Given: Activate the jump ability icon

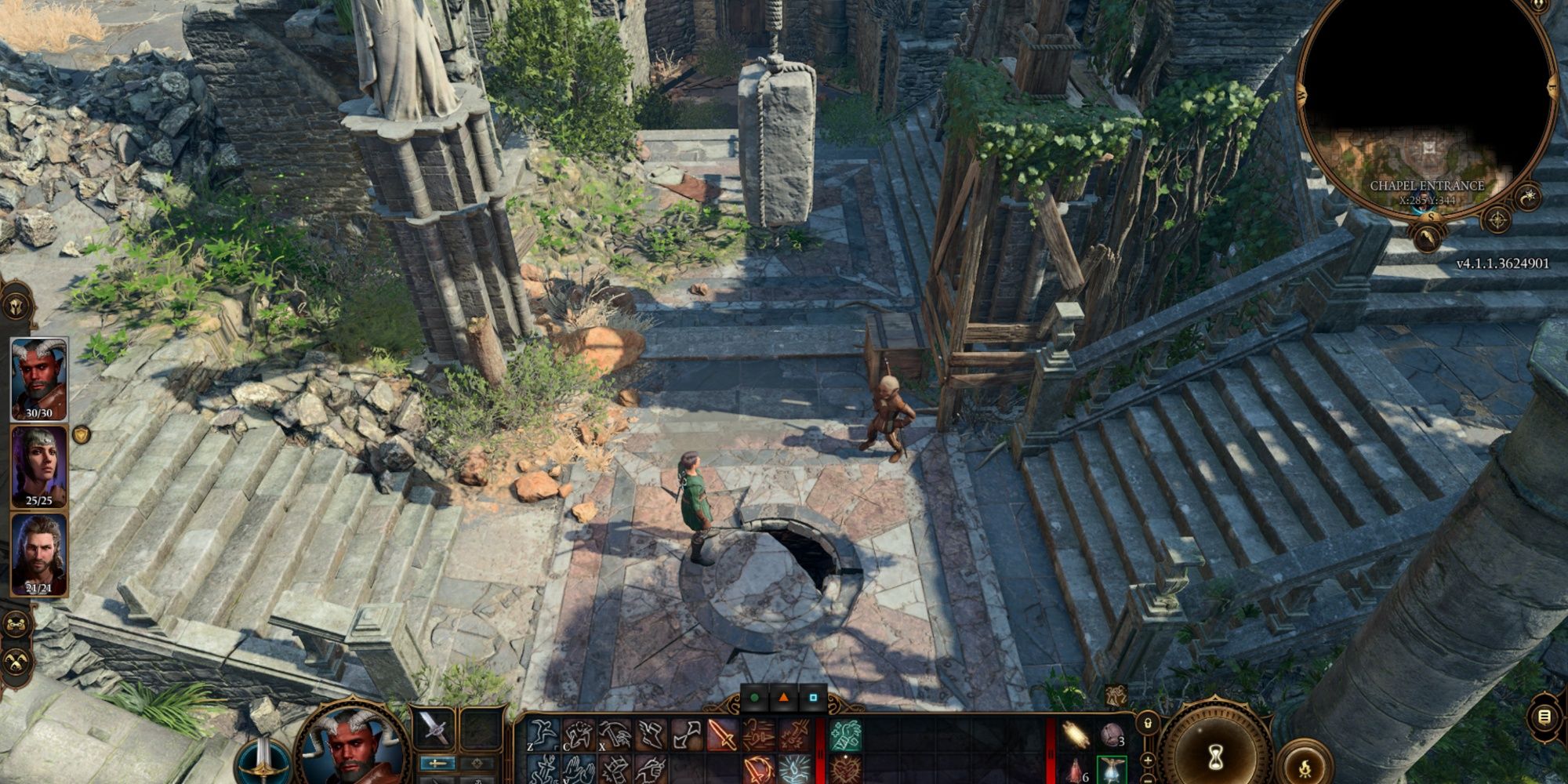Looking at the screenshot, I should tap(543, 735).
